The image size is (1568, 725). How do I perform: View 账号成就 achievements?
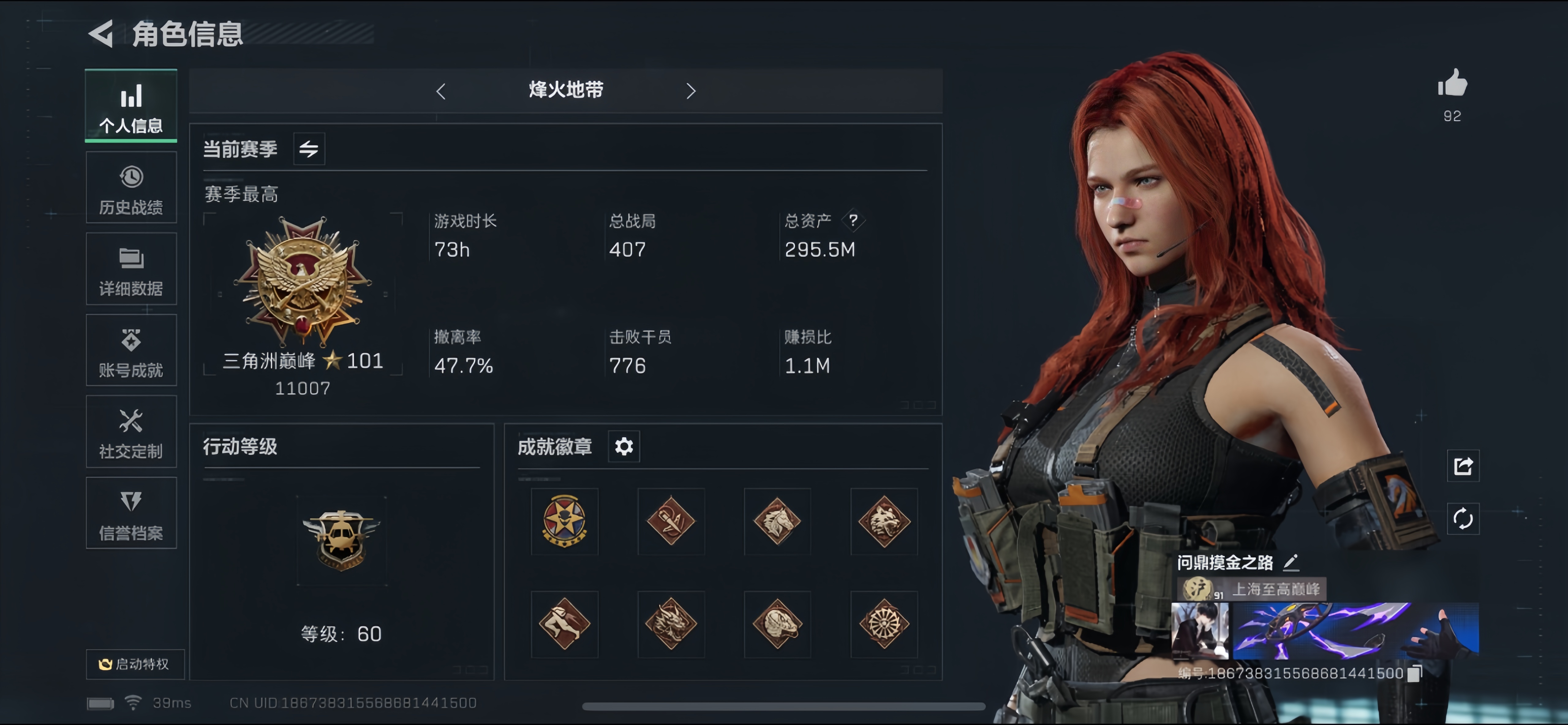click(x=130, y=350)
